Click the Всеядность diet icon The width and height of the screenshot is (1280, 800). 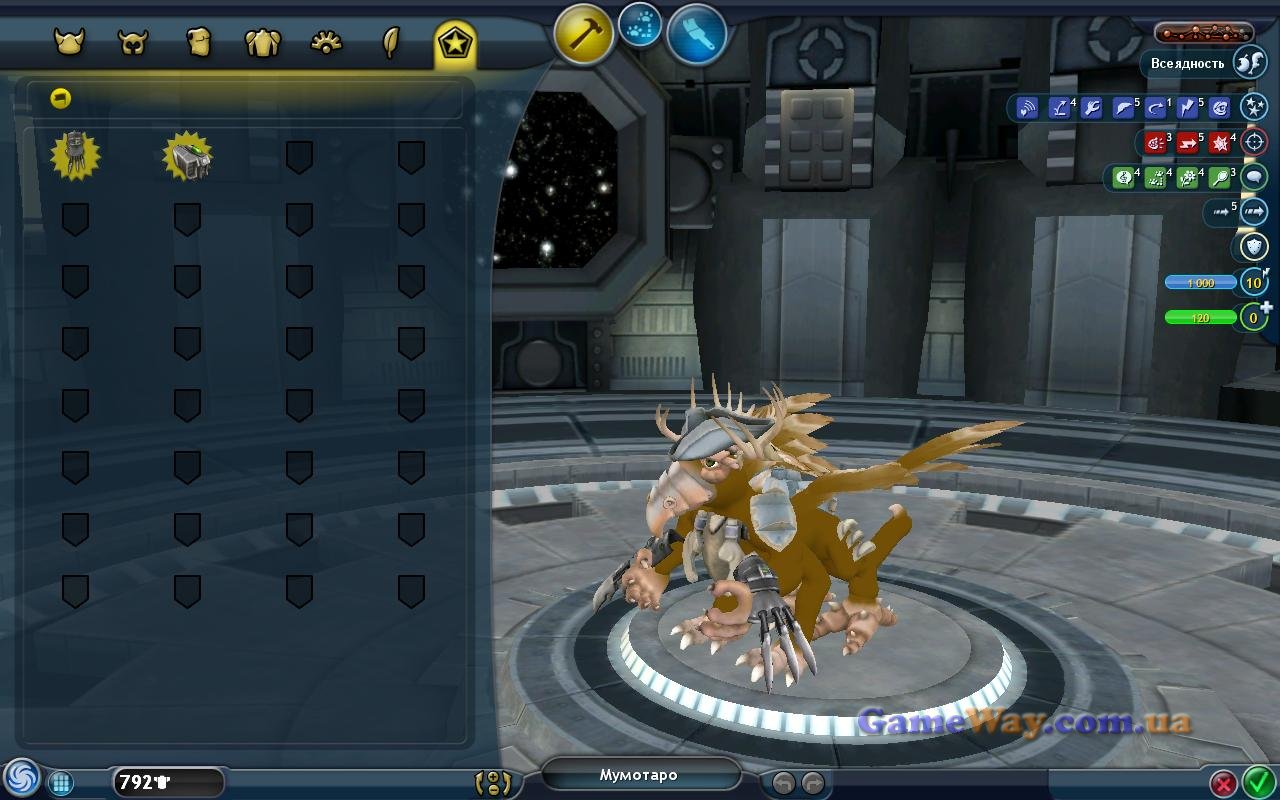click(1251, 63)
